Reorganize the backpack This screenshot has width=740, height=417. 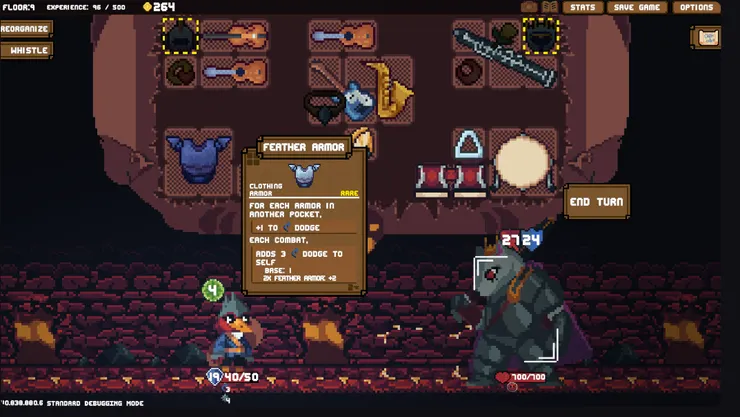click(25, 29)
